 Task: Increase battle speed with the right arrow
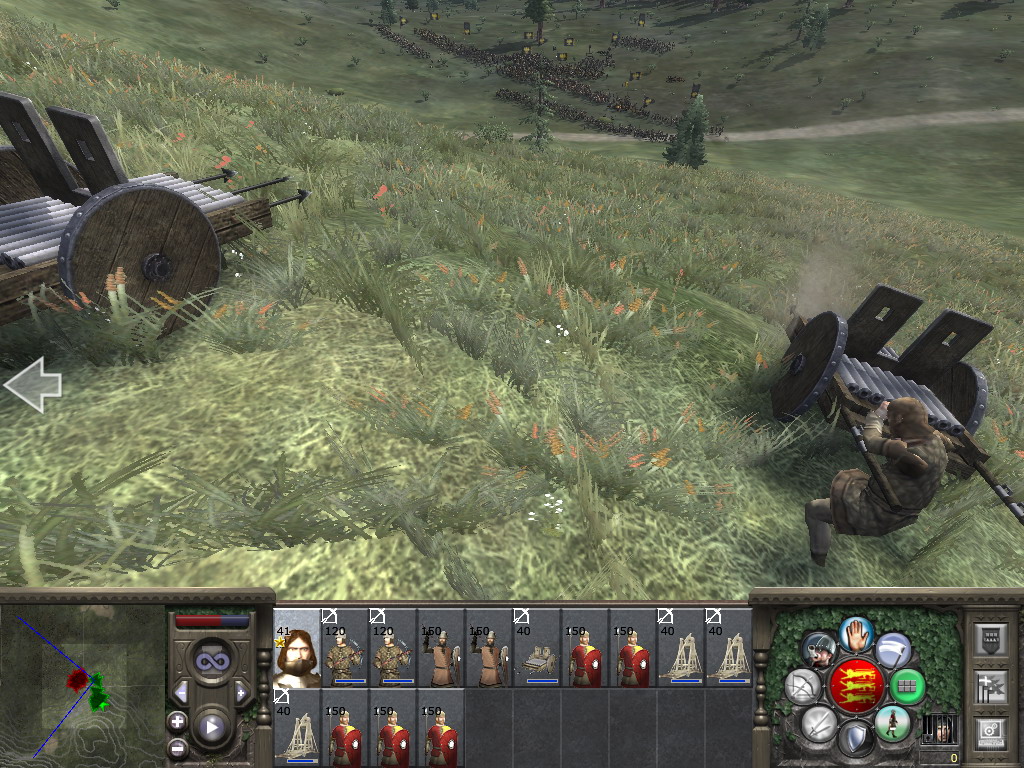click(241, 693)
